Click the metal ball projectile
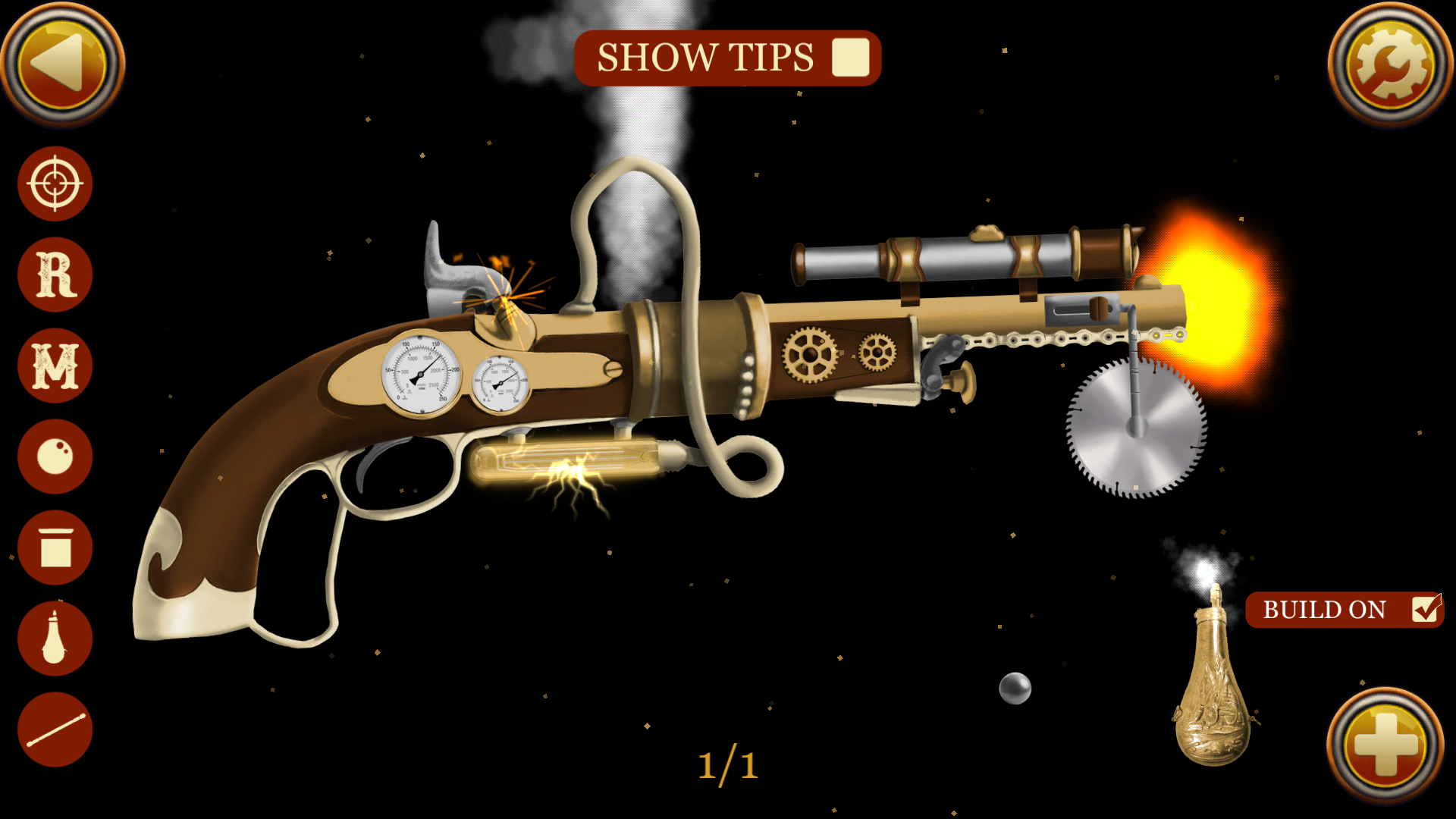 click(x=1014, y=689)
